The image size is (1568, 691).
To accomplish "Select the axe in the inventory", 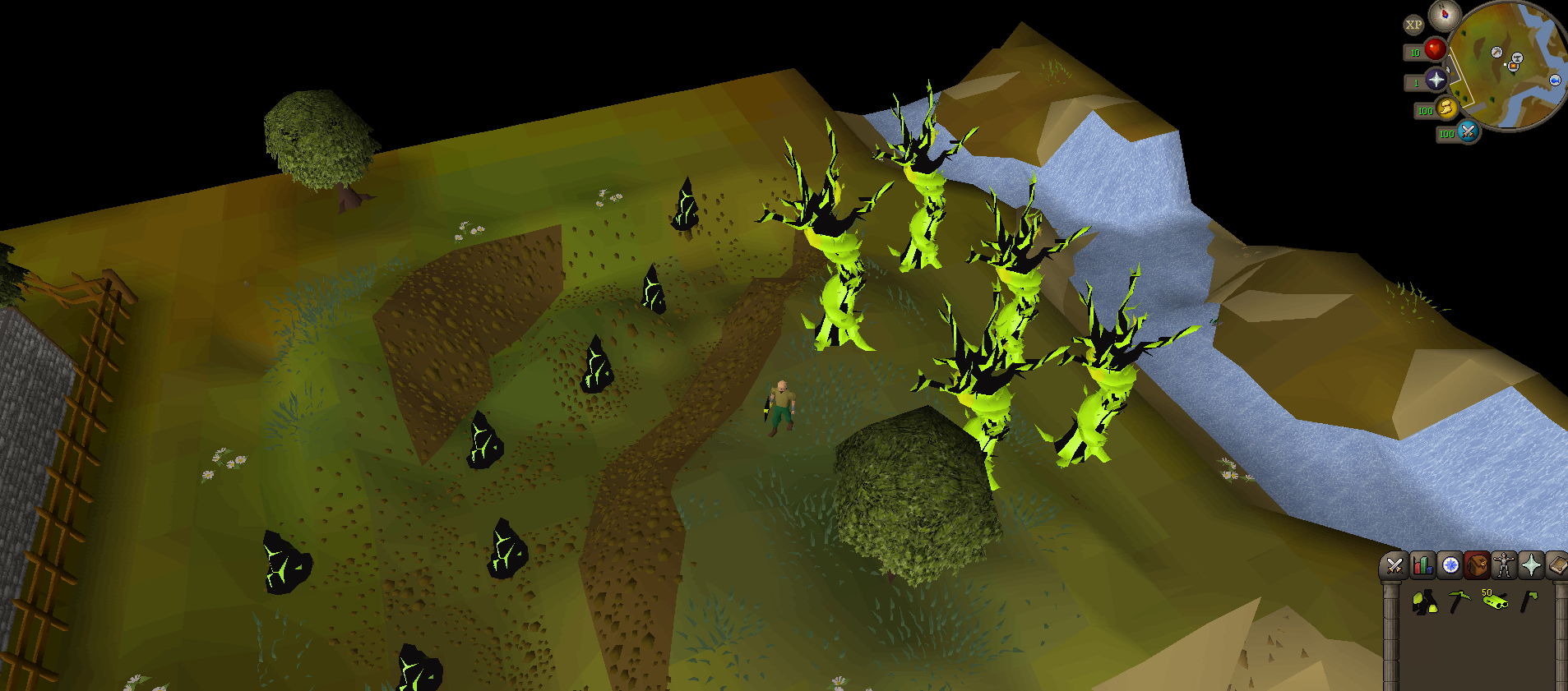I will click(x=1529, y=601).
